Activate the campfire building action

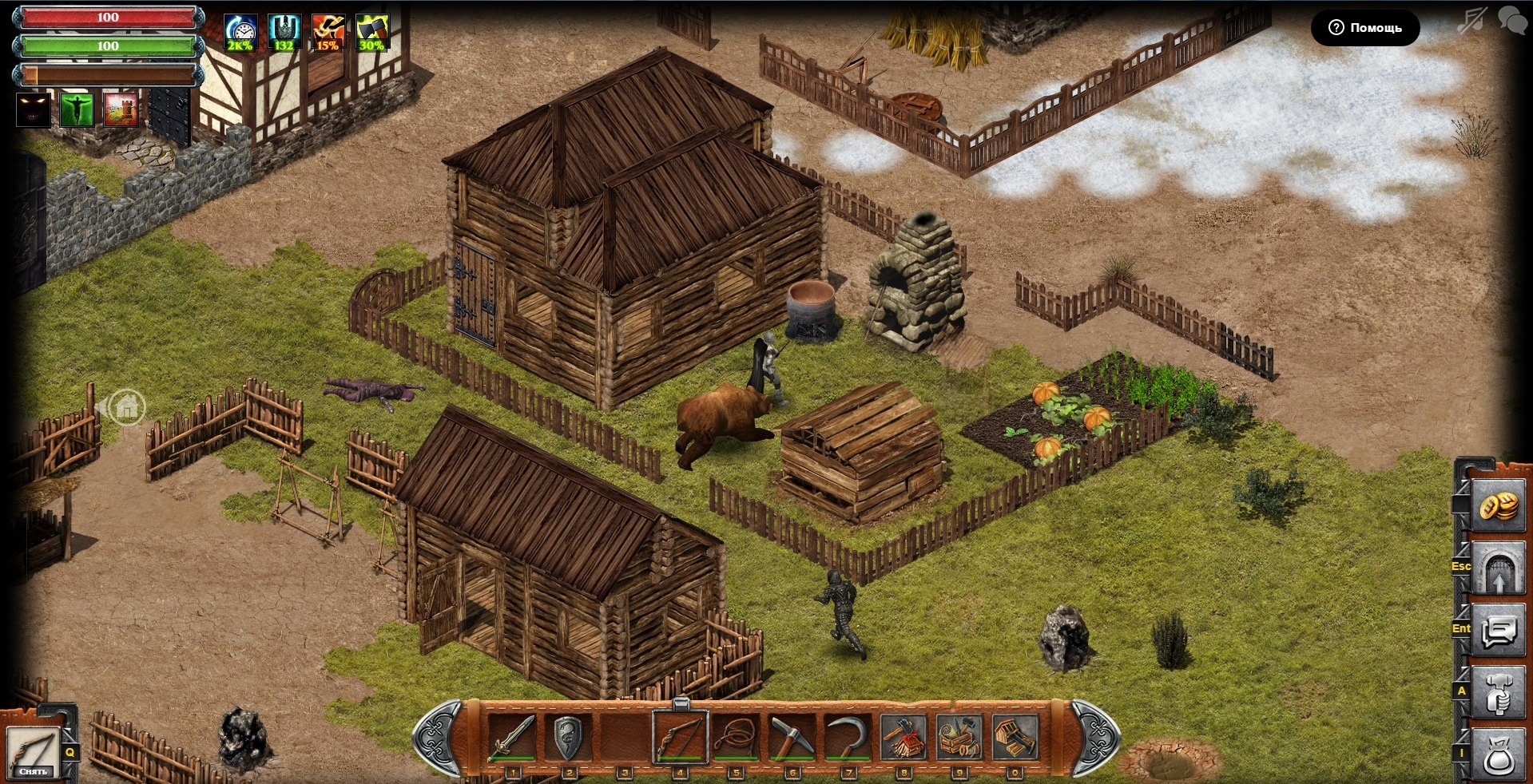click(904, 736)
